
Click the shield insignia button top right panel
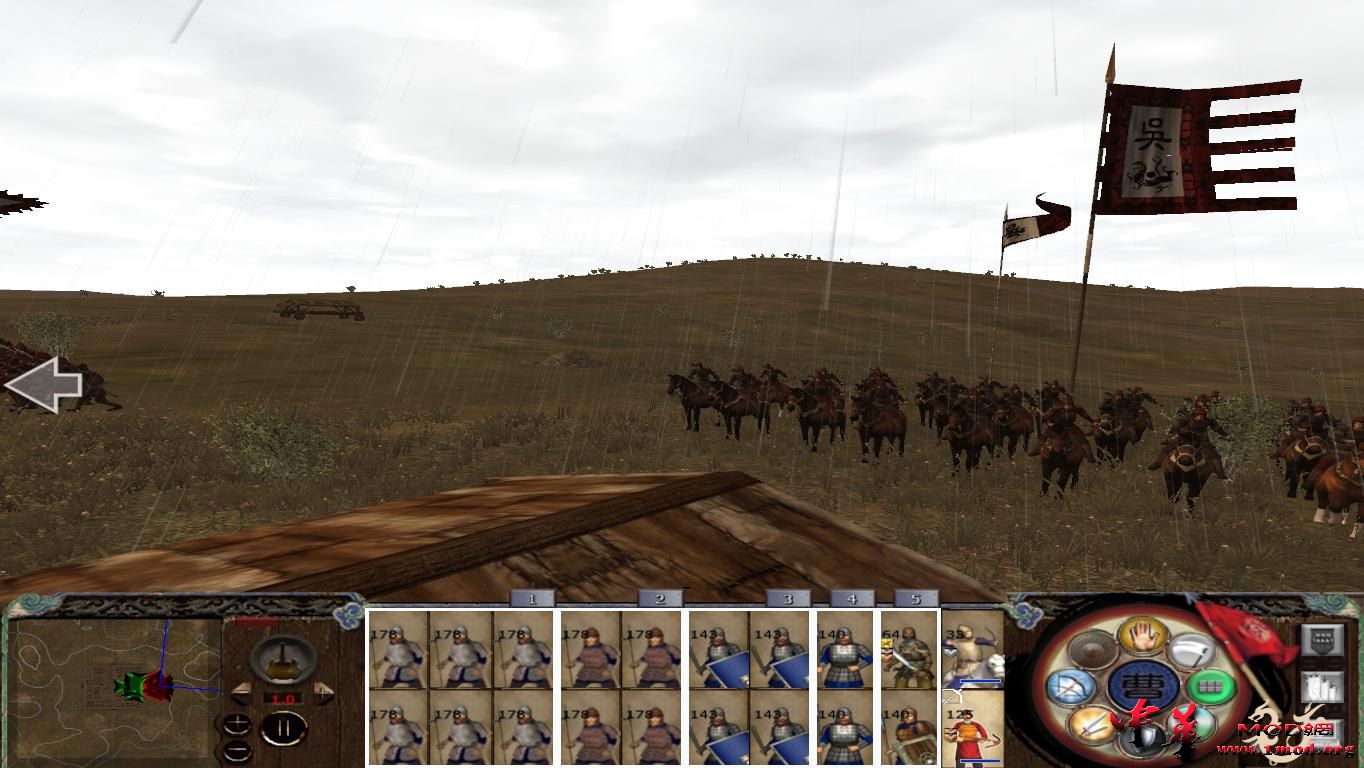pyautogui.click(x=1324, y=640)
